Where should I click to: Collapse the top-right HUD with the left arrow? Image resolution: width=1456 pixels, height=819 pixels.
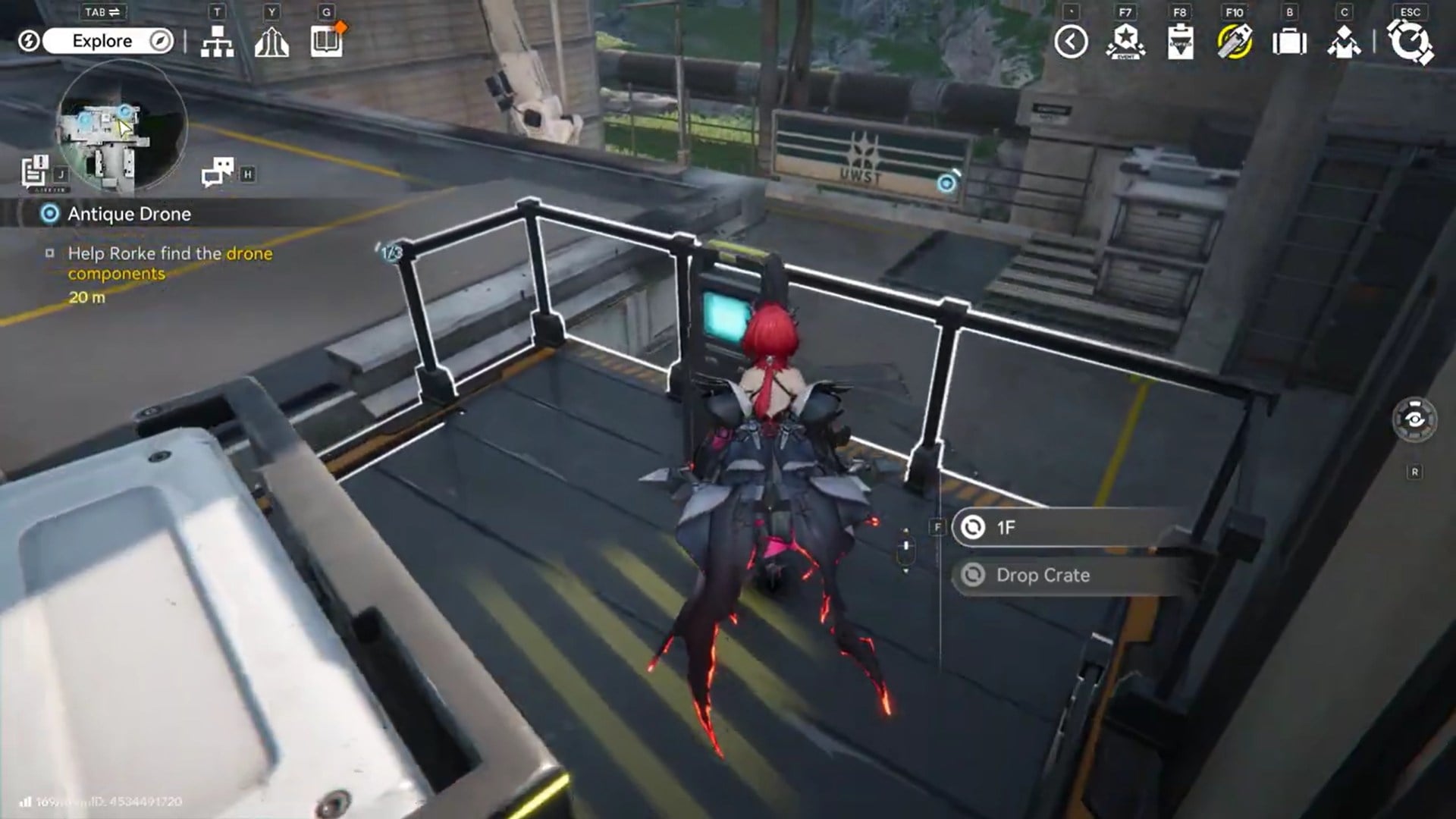(1072, 42)
